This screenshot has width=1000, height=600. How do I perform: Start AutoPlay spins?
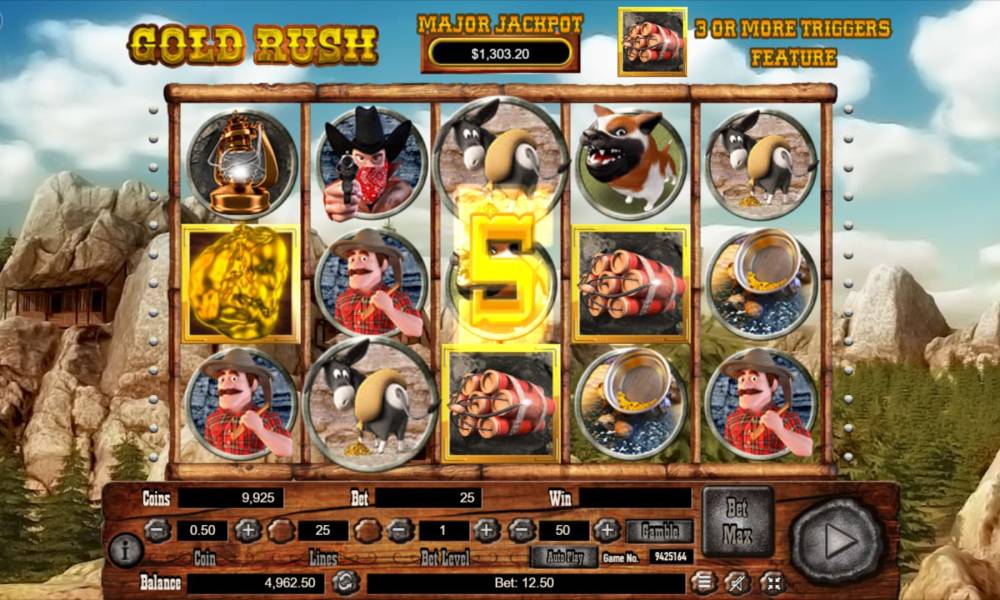coord(564,557)
